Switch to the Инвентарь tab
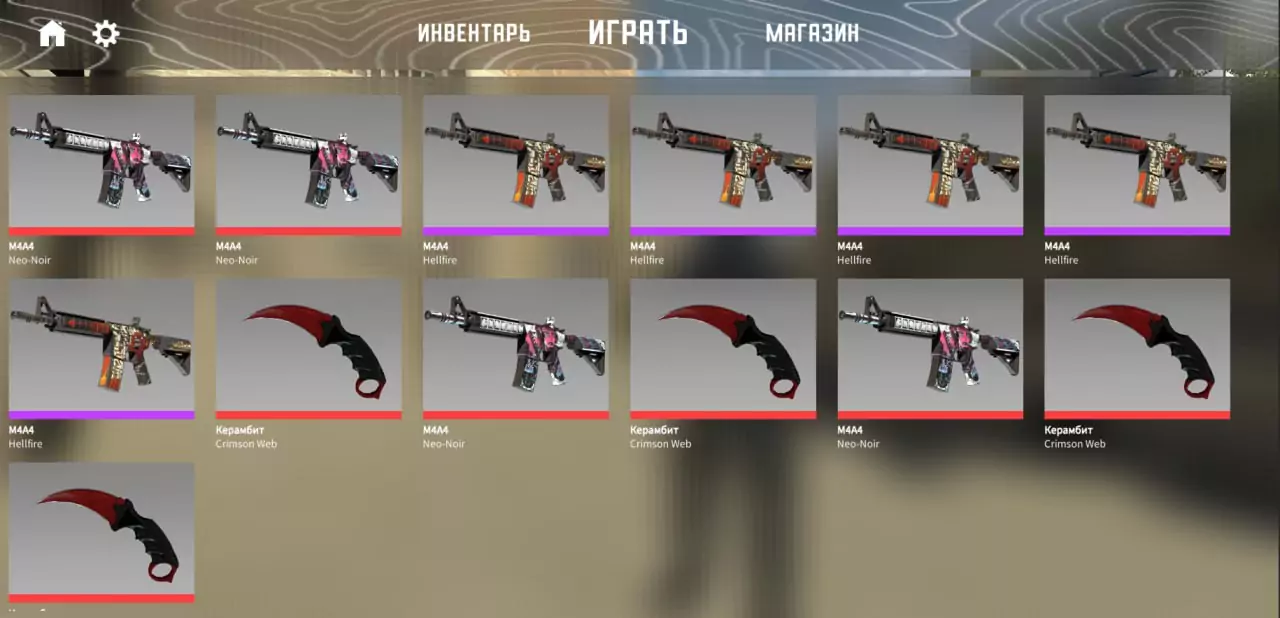Image resolution: width=1280 pixels, height=618 pixels. coord(473,33)
